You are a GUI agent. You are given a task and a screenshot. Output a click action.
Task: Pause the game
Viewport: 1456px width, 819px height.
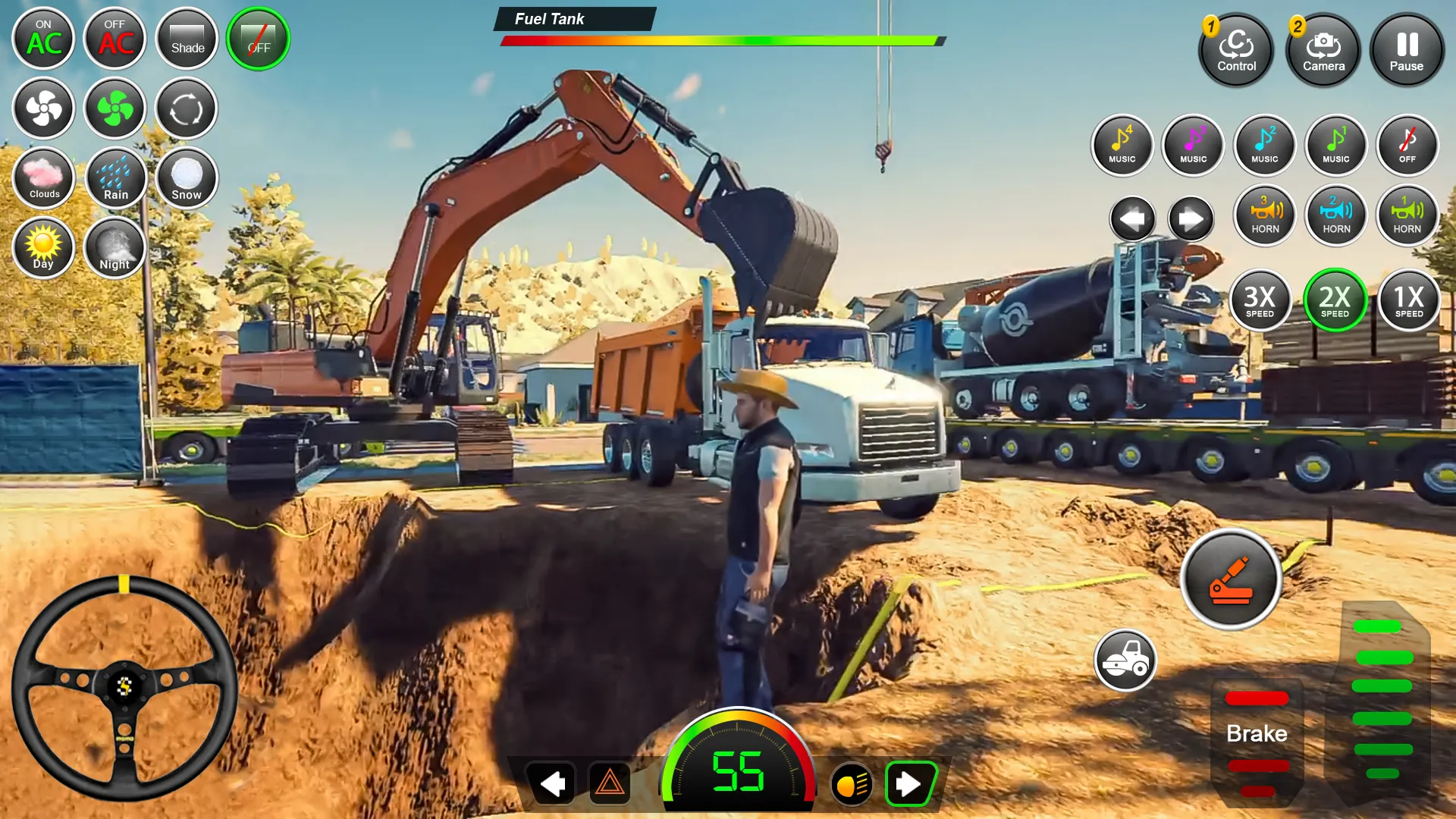tap(1407, 49)
